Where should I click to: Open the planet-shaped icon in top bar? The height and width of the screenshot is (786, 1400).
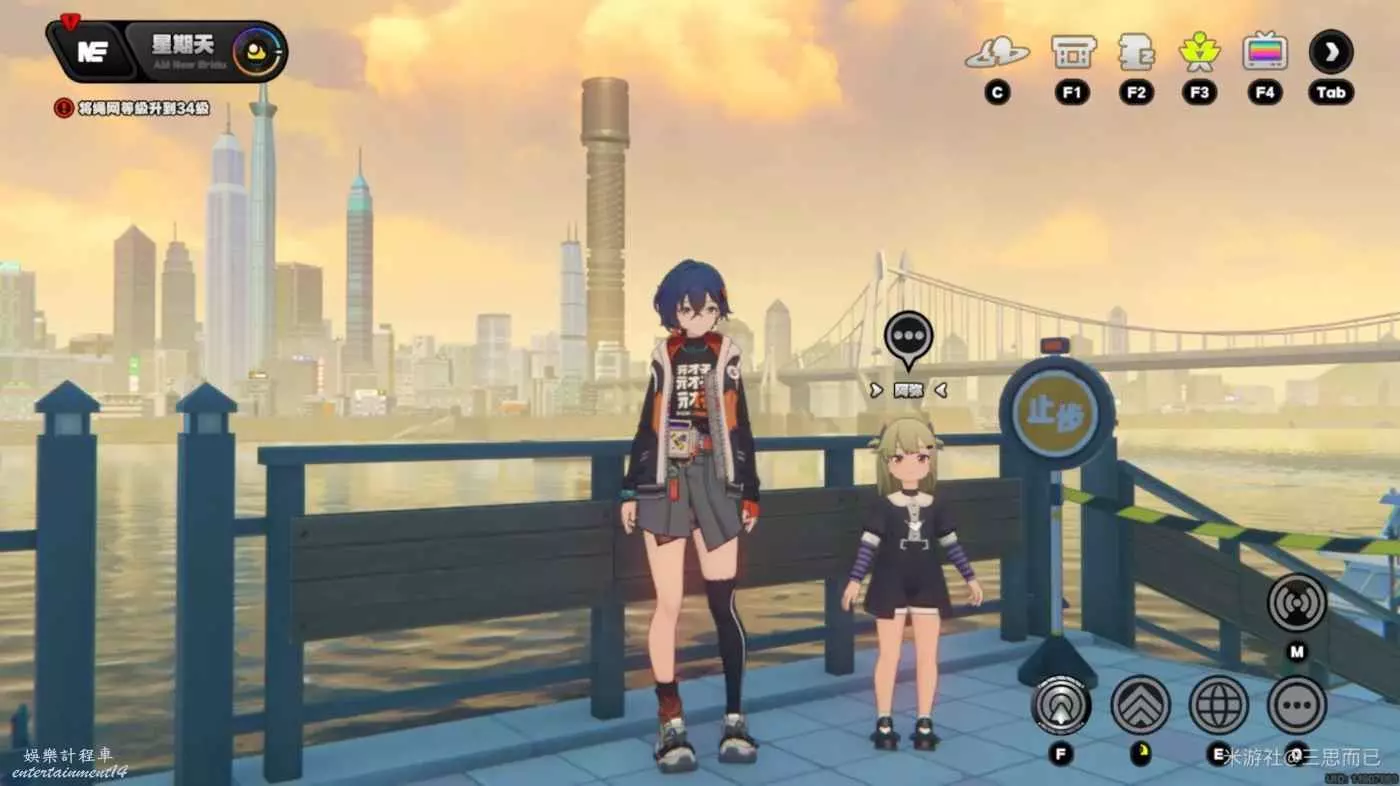[996, 54]
